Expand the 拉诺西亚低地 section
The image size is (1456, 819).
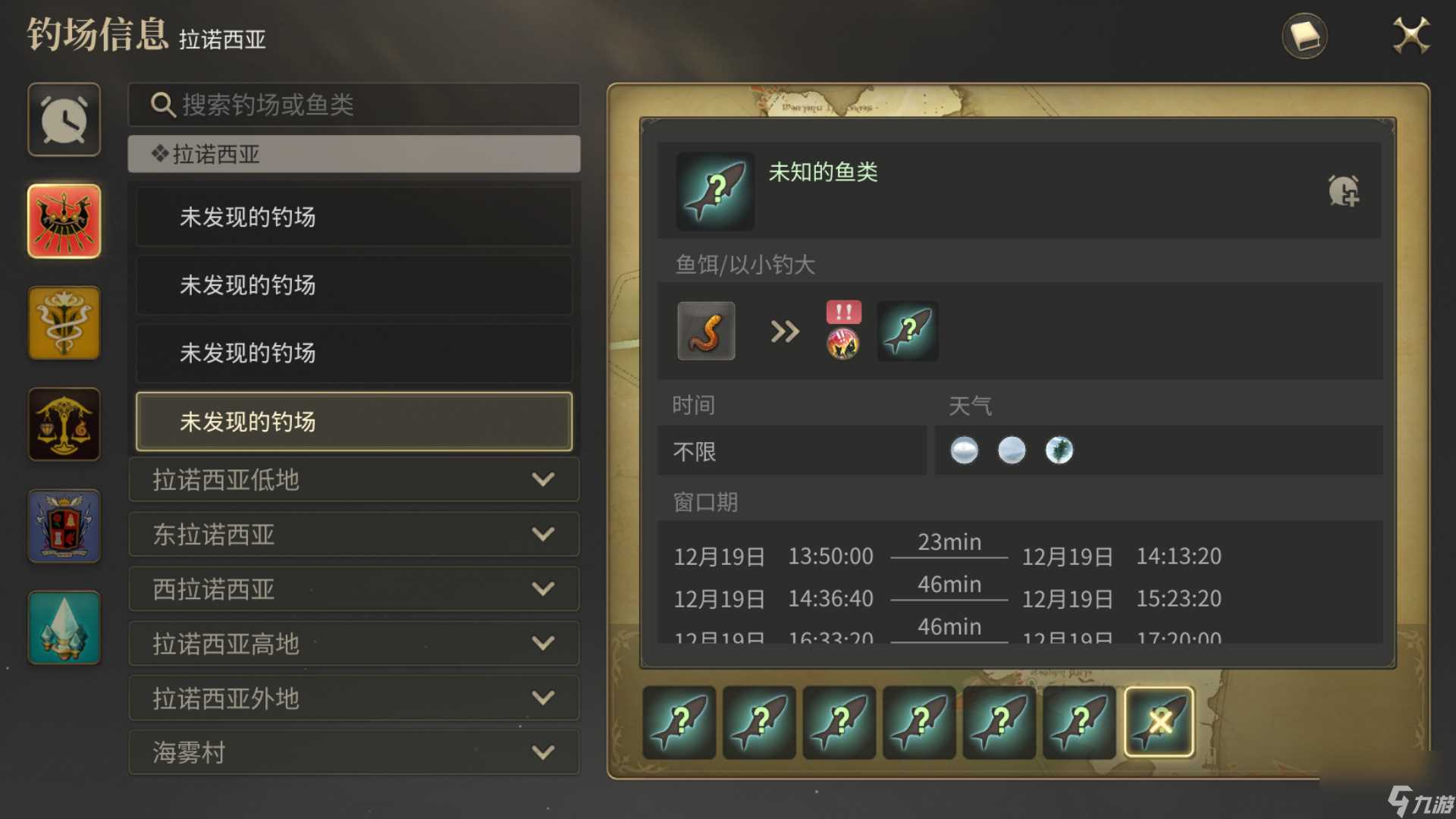click(x=353, y=480)
